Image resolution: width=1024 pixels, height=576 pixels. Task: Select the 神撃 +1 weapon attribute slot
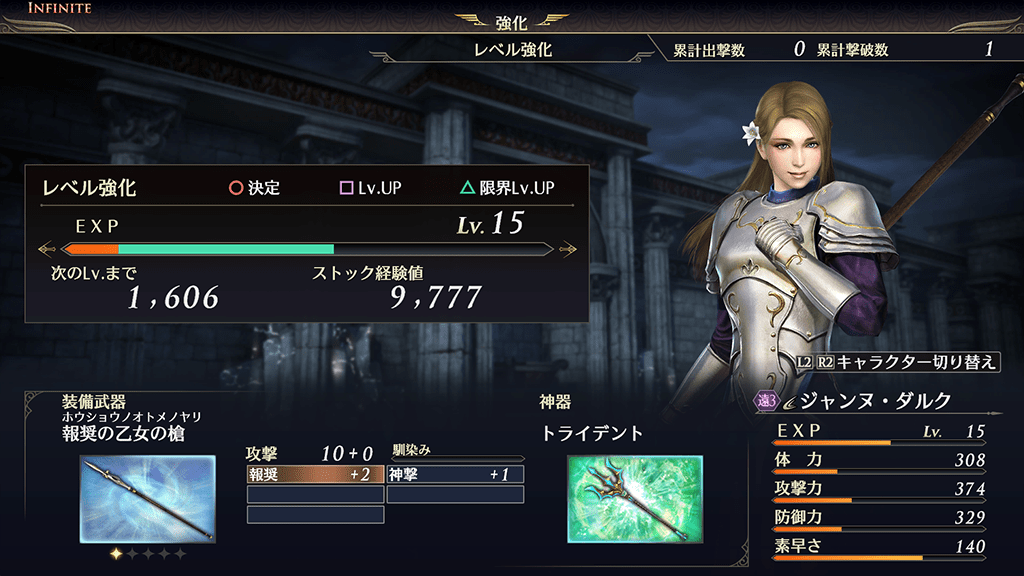click(455, 474)
